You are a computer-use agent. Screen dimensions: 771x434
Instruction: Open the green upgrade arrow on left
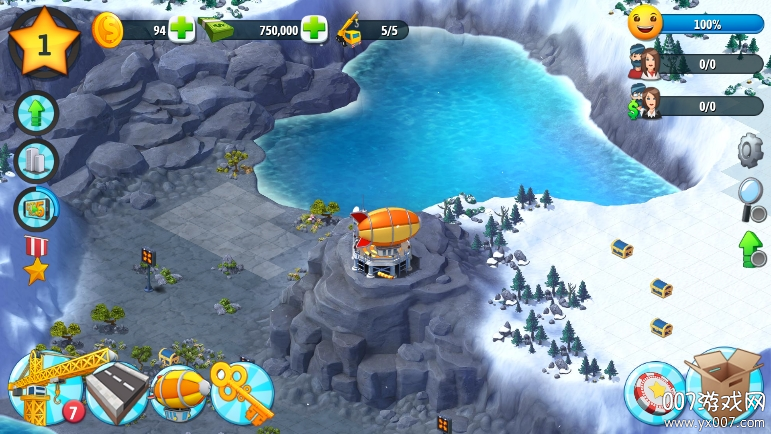coord(36,113)
